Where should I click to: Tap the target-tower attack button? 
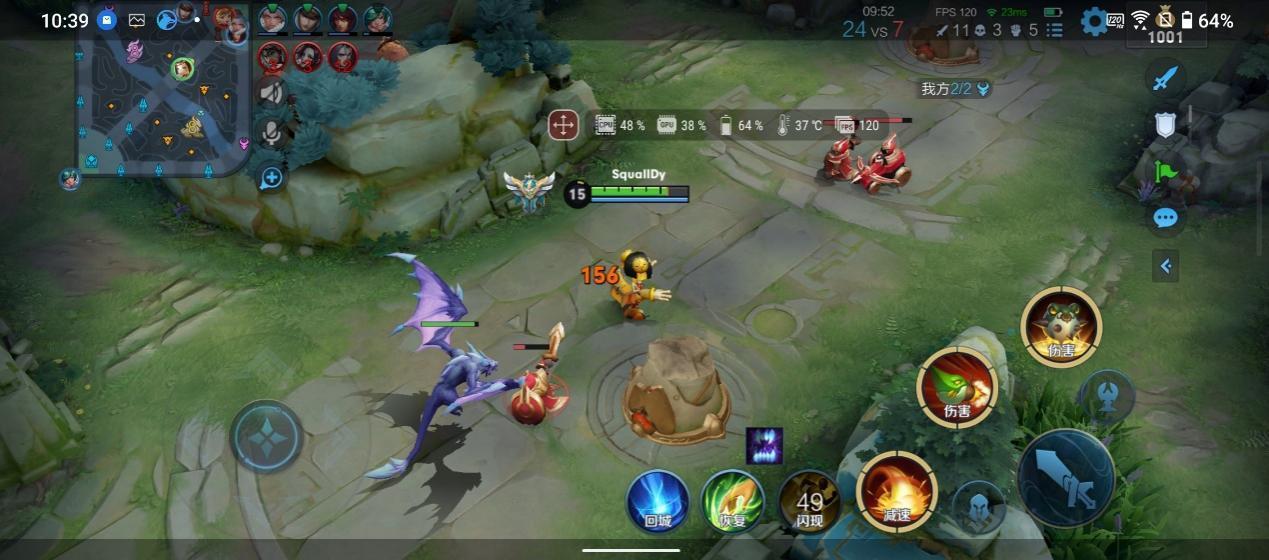[x=1107, y=393]
